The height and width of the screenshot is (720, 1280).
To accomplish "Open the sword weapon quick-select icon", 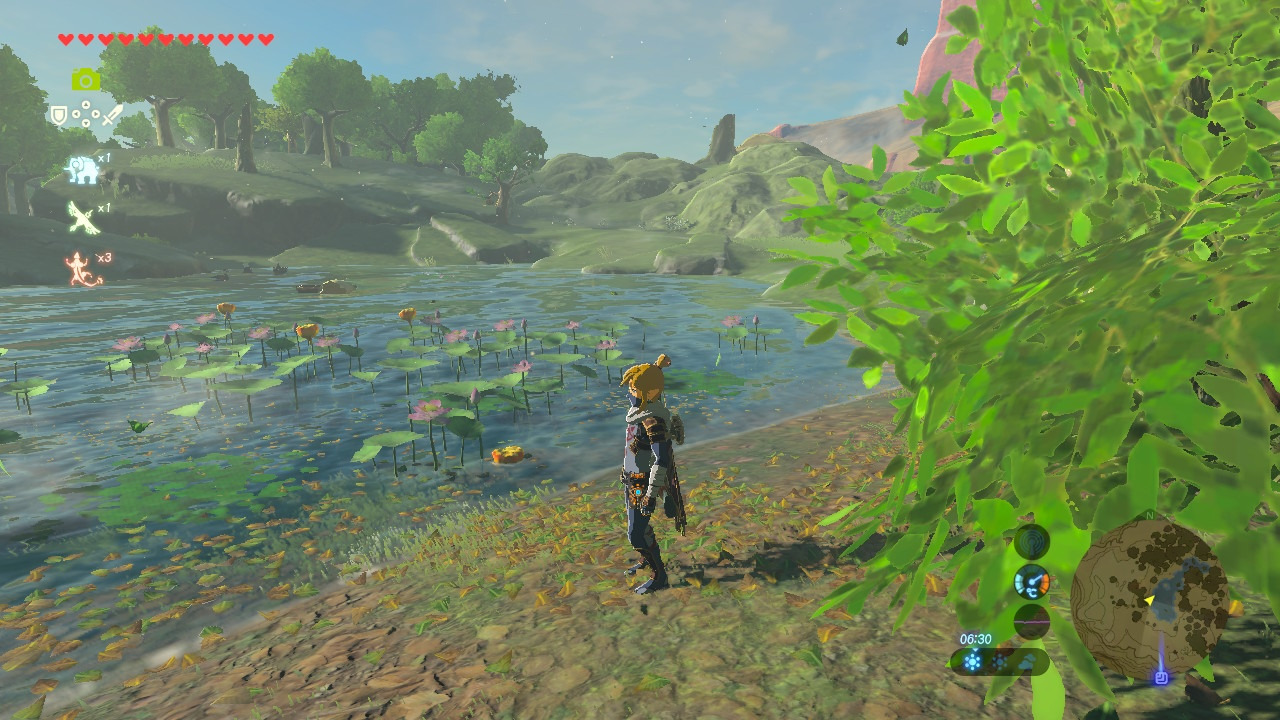I will (112, 115).
